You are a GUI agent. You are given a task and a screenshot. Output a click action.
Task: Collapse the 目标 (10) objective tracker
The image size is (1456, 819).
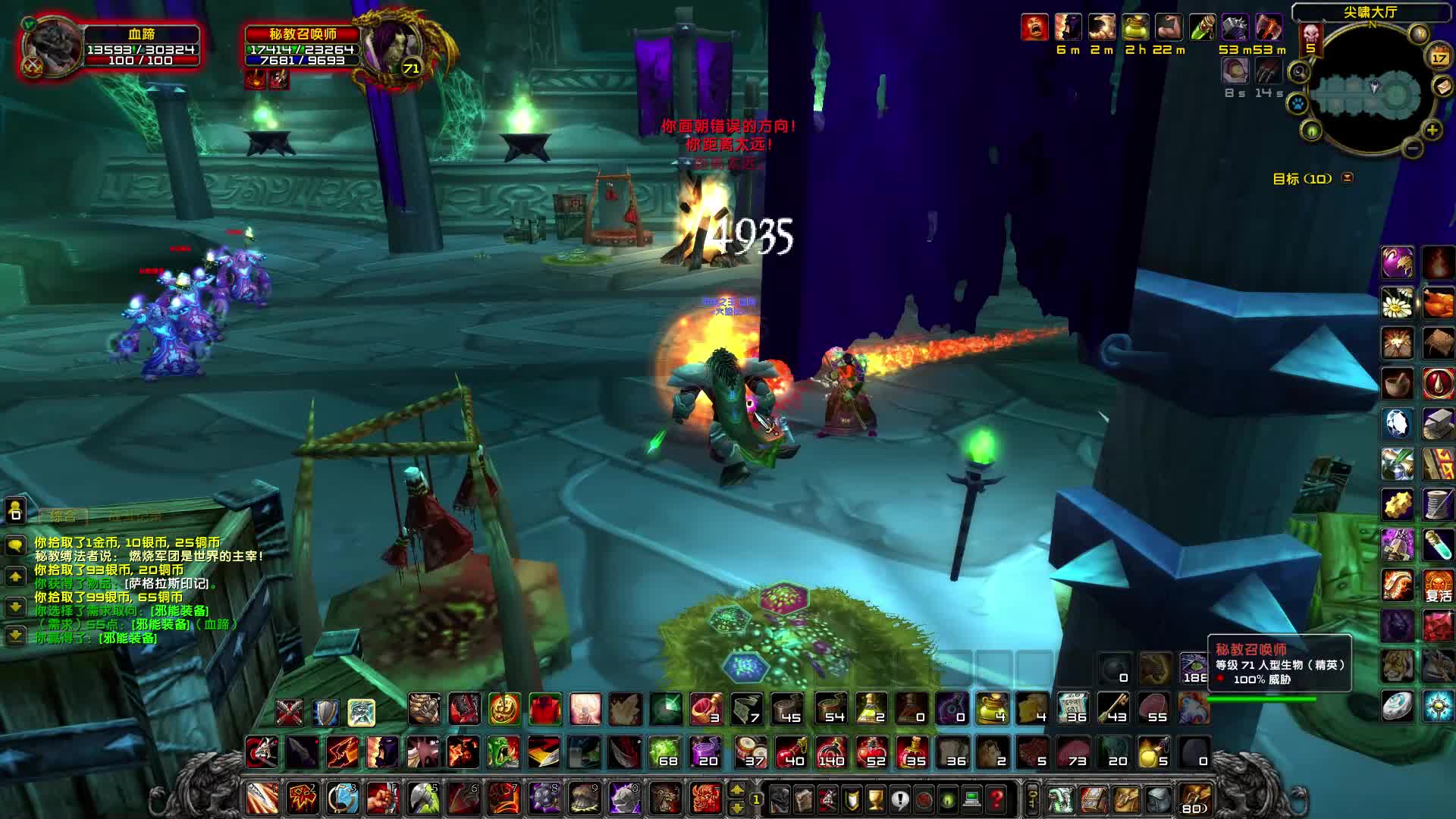1348,178
